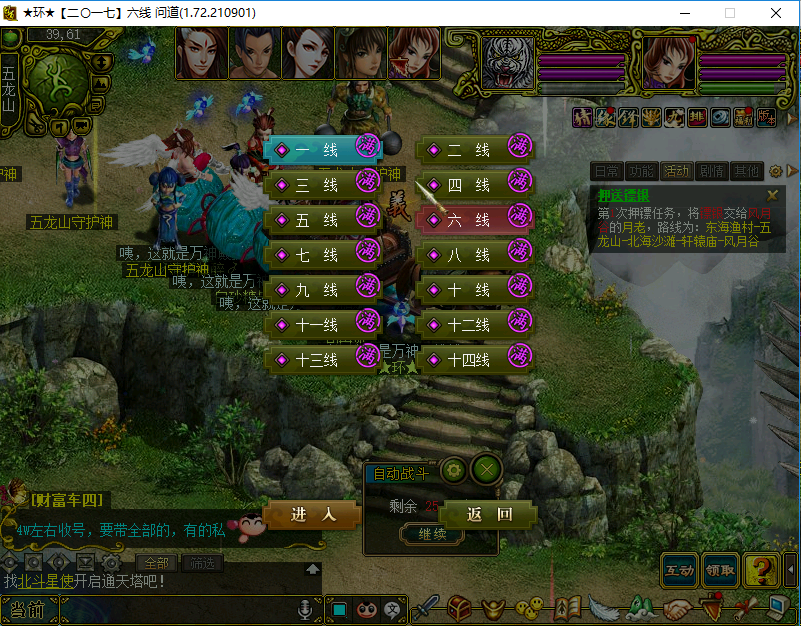
Task: Switch to the 日常 quest tab
Action: [606, 171]
